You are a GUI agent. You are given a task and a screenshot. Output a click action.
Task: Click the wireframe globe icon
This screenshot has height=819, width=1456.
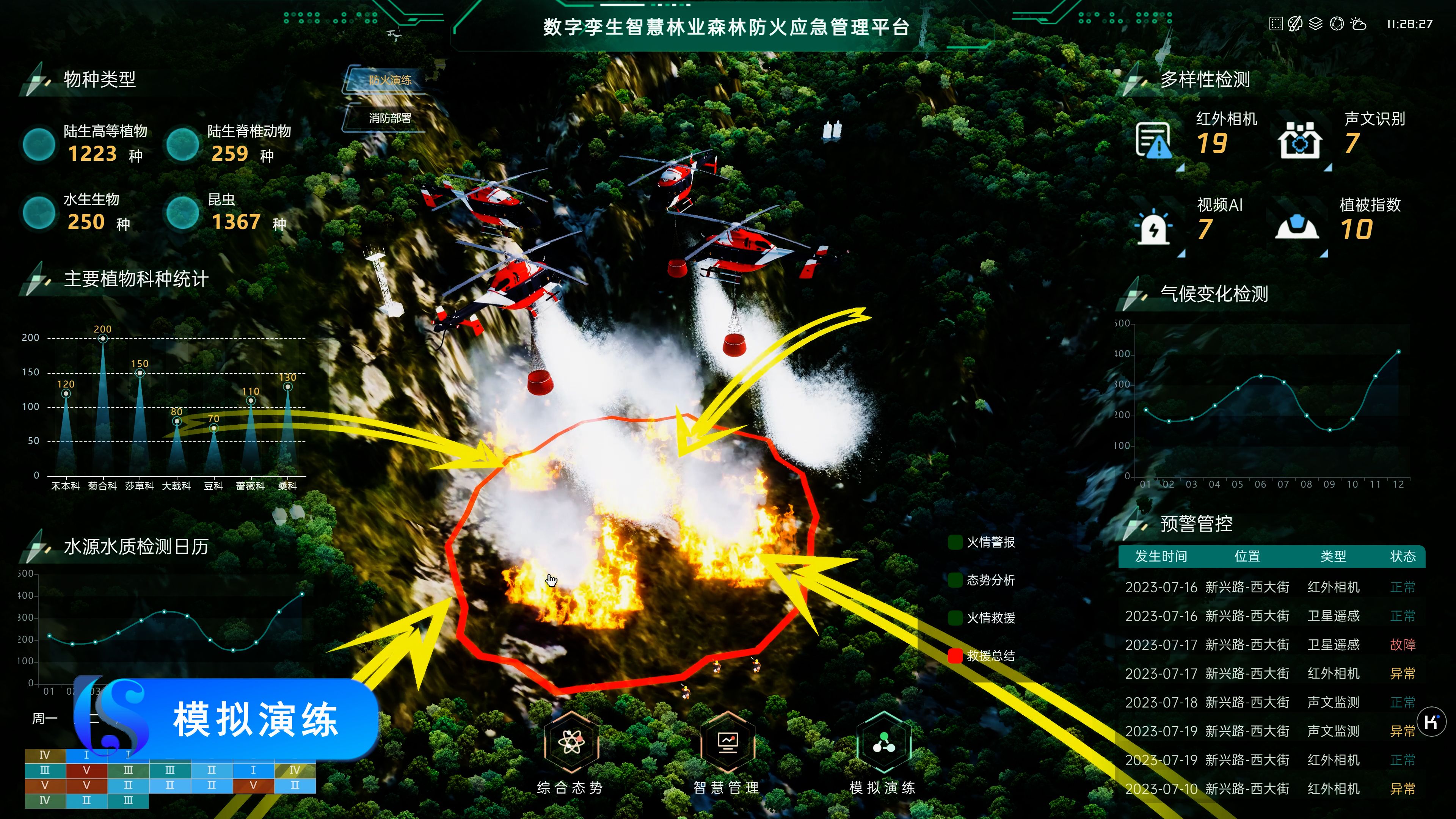pyautogui.click(x=1337, y=24)
